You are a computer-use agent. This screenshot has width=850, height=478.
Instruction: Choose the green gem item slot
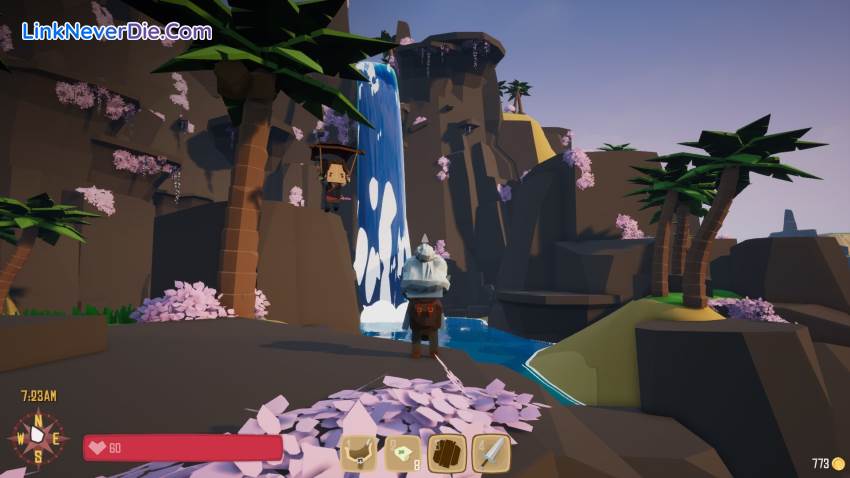(404, 453)
